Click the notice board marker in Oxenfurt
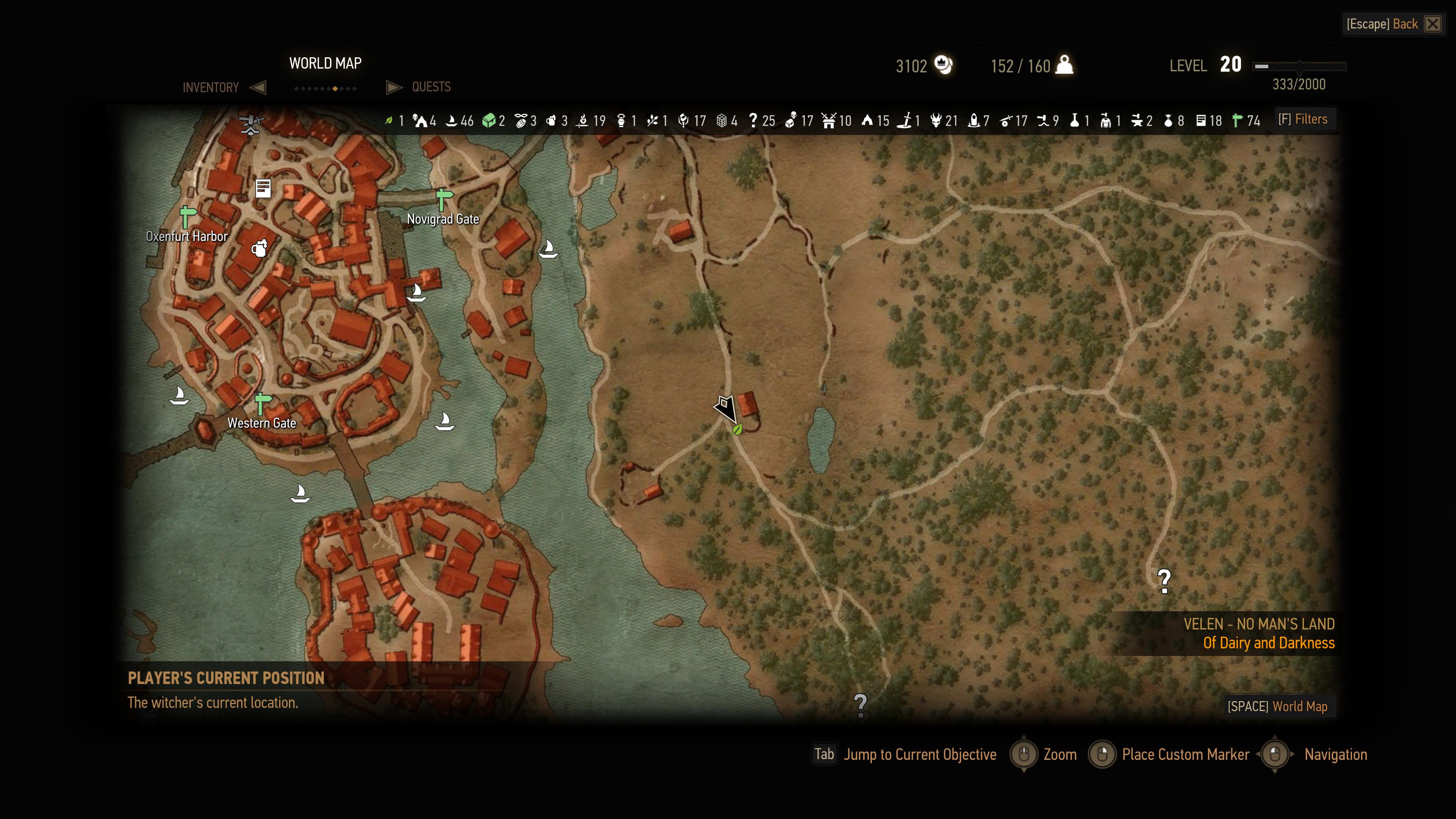Viewport: 1456px width, 819px height. tap(263, 188)
